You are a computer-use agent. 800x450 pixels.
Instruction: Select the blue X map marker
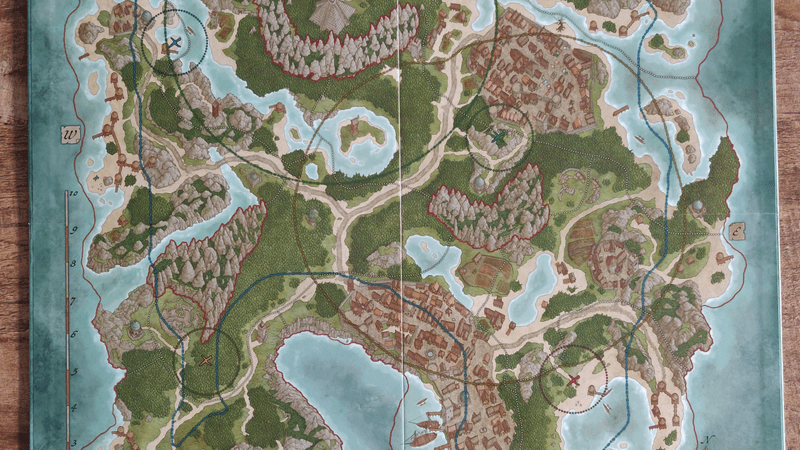(x=175, y=42)
